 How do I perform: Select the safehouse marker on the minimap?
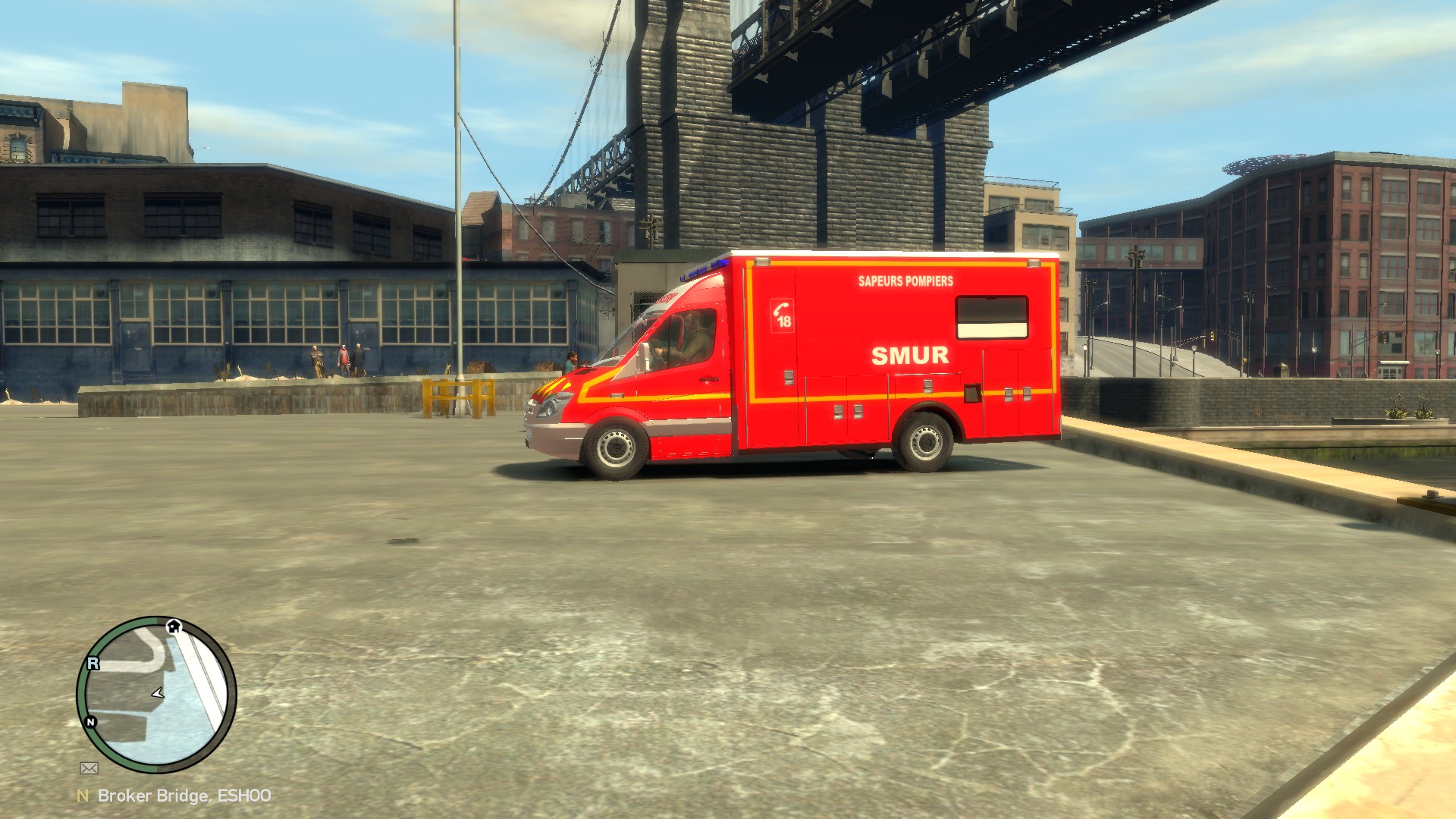point(174,626)
